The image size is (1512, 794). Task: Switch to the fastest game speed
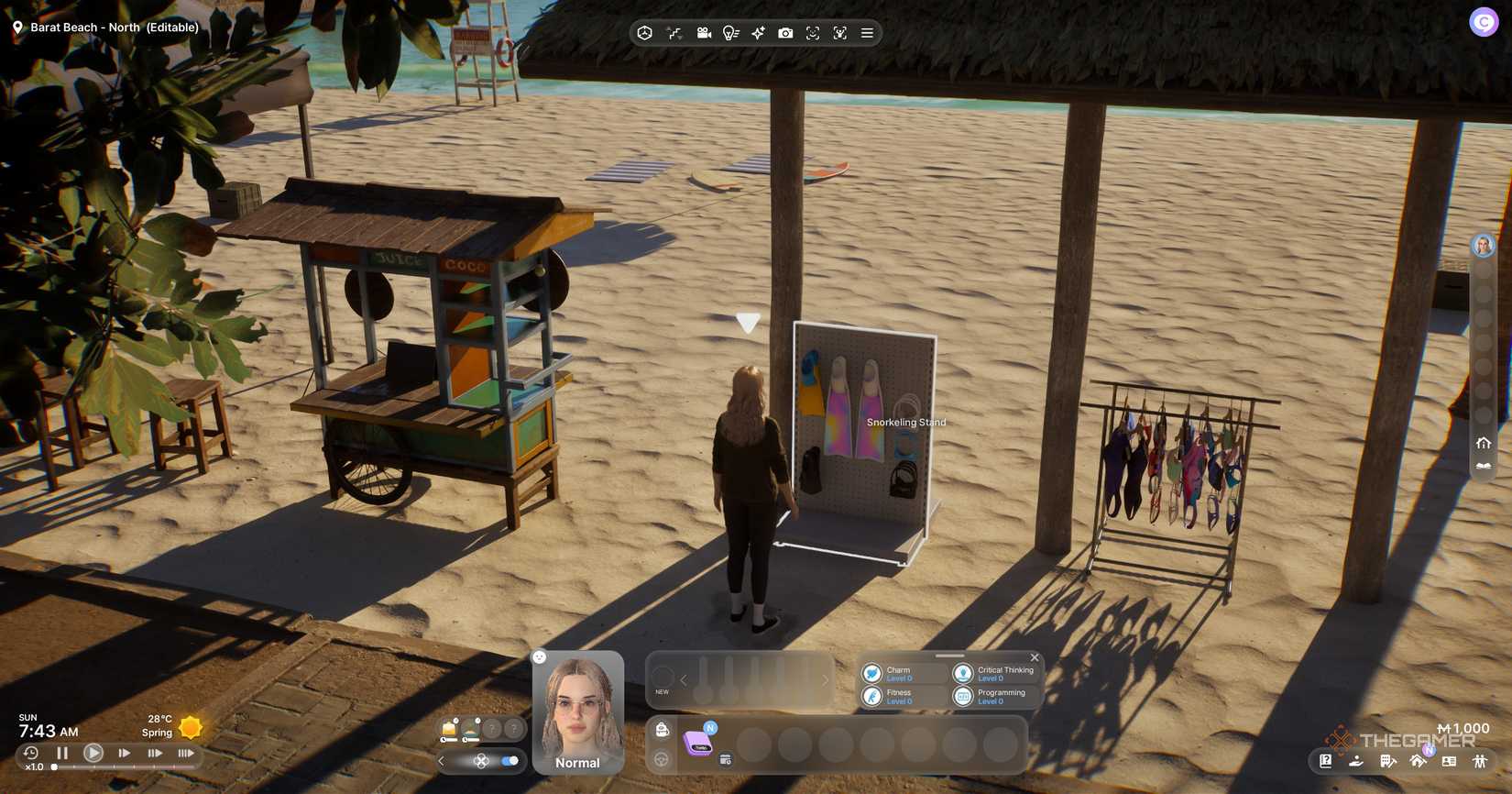click(x=185, y=753)
